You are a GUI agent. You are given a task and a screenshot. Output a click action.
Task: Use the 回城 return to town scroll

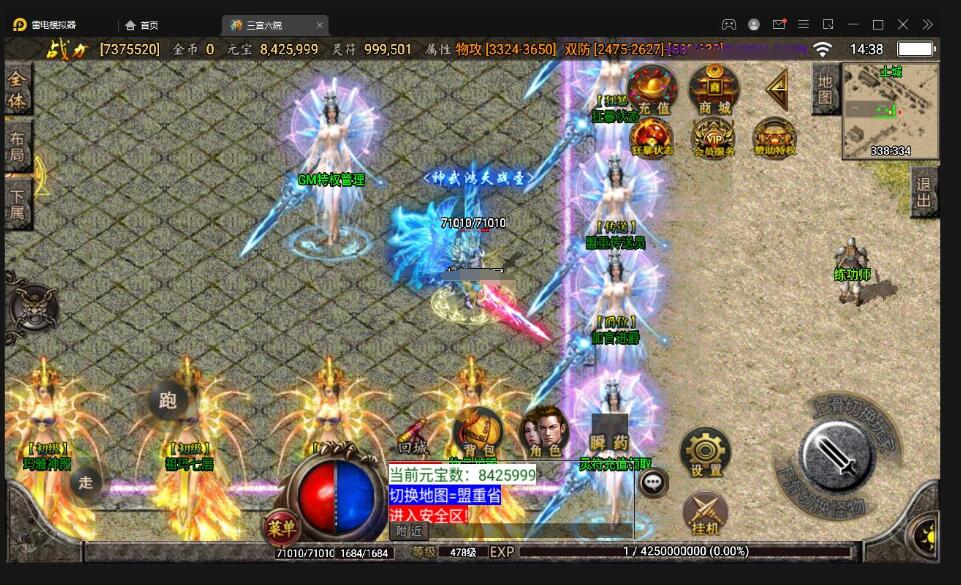413,441
